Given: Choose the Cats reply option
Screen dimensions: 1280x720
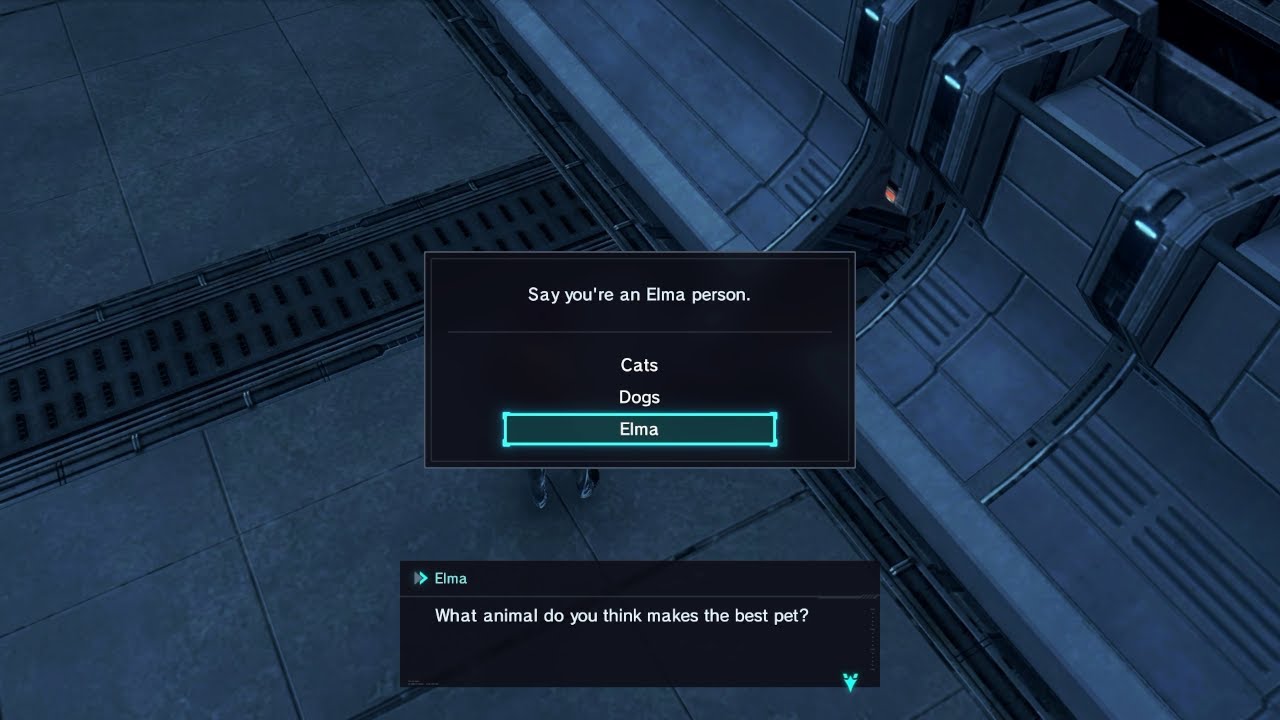Looking at the screenshot, I should [639, 366].
